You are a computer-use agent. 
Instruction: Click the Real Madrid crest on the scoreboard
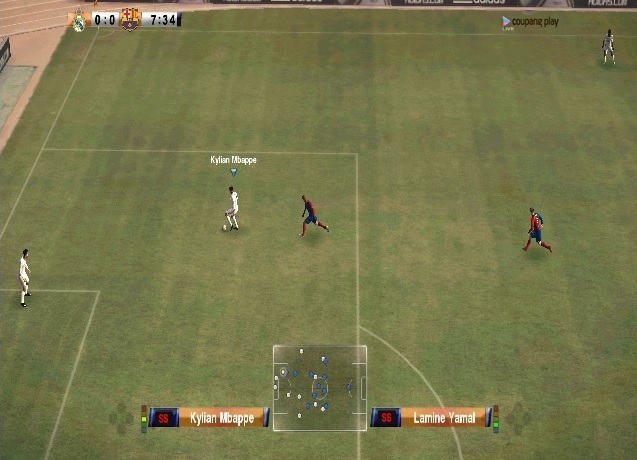pyautogui.click(x=78, y=20)
